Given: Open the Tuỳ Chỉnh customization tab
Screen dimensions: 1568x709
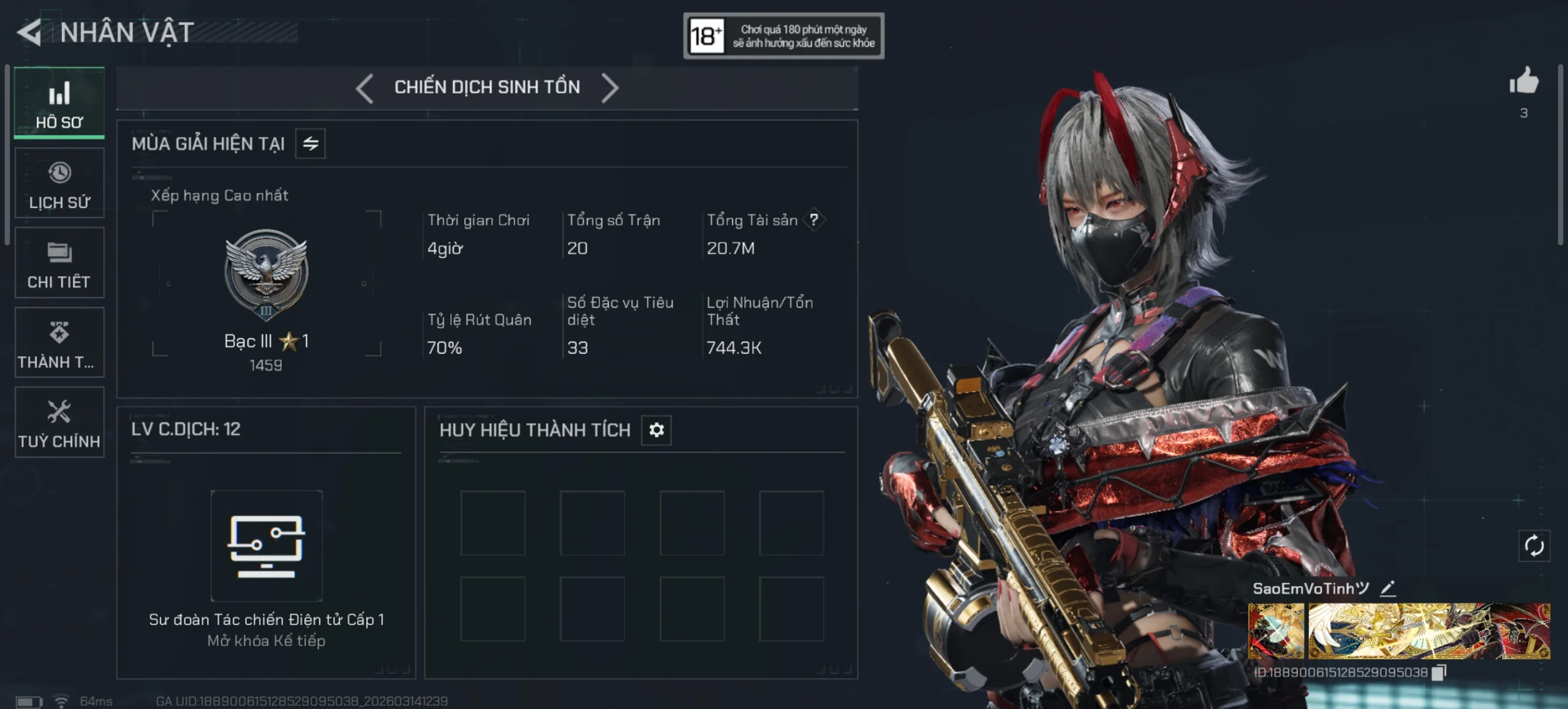Looking at the screenshot, I should [x=59, y=422].
